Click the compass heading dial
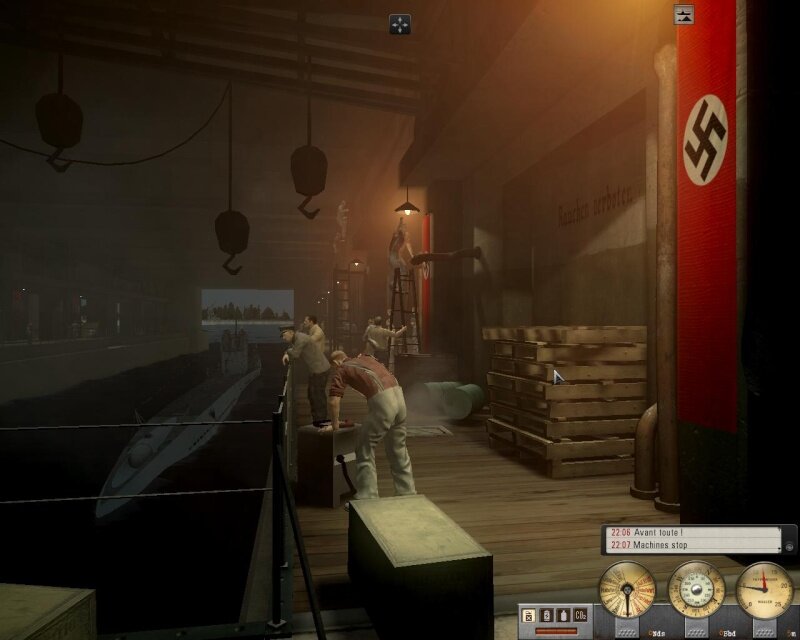The width and height of the screenshot is (800, 640). click(696, 589)
